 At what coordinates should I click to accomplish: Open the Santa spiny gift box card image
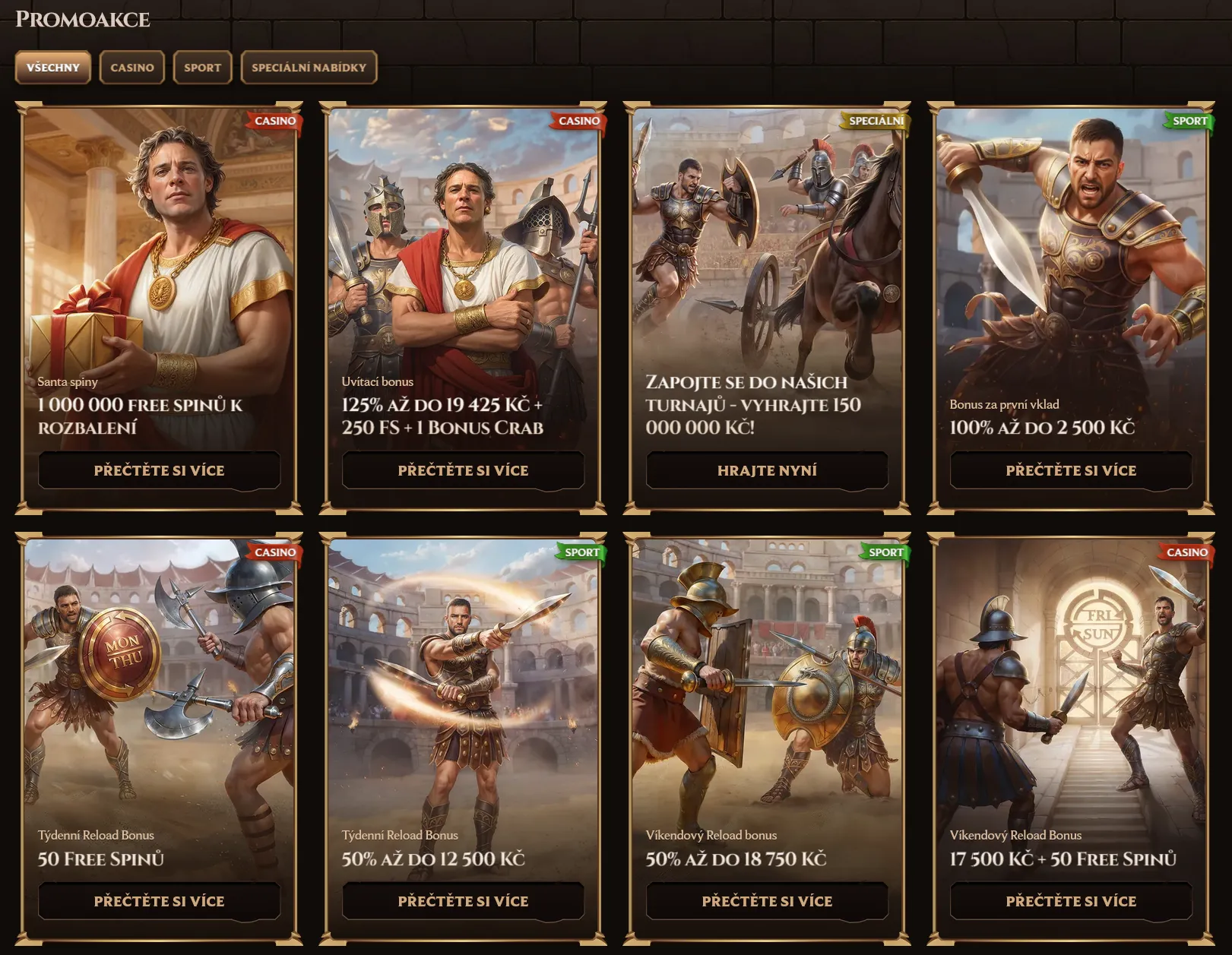point(159,243)
